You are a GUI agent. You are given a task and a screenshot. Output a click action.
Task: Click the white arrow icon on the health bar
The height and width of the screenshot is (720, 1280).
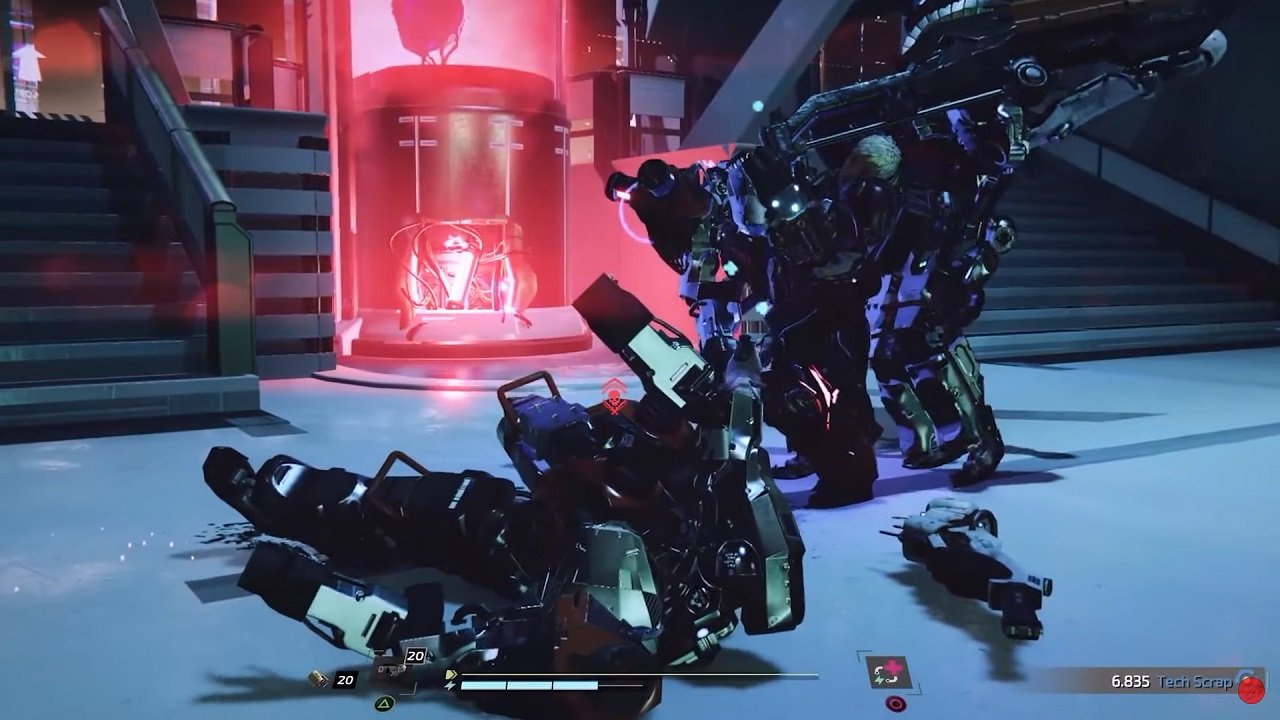(452, 675)
